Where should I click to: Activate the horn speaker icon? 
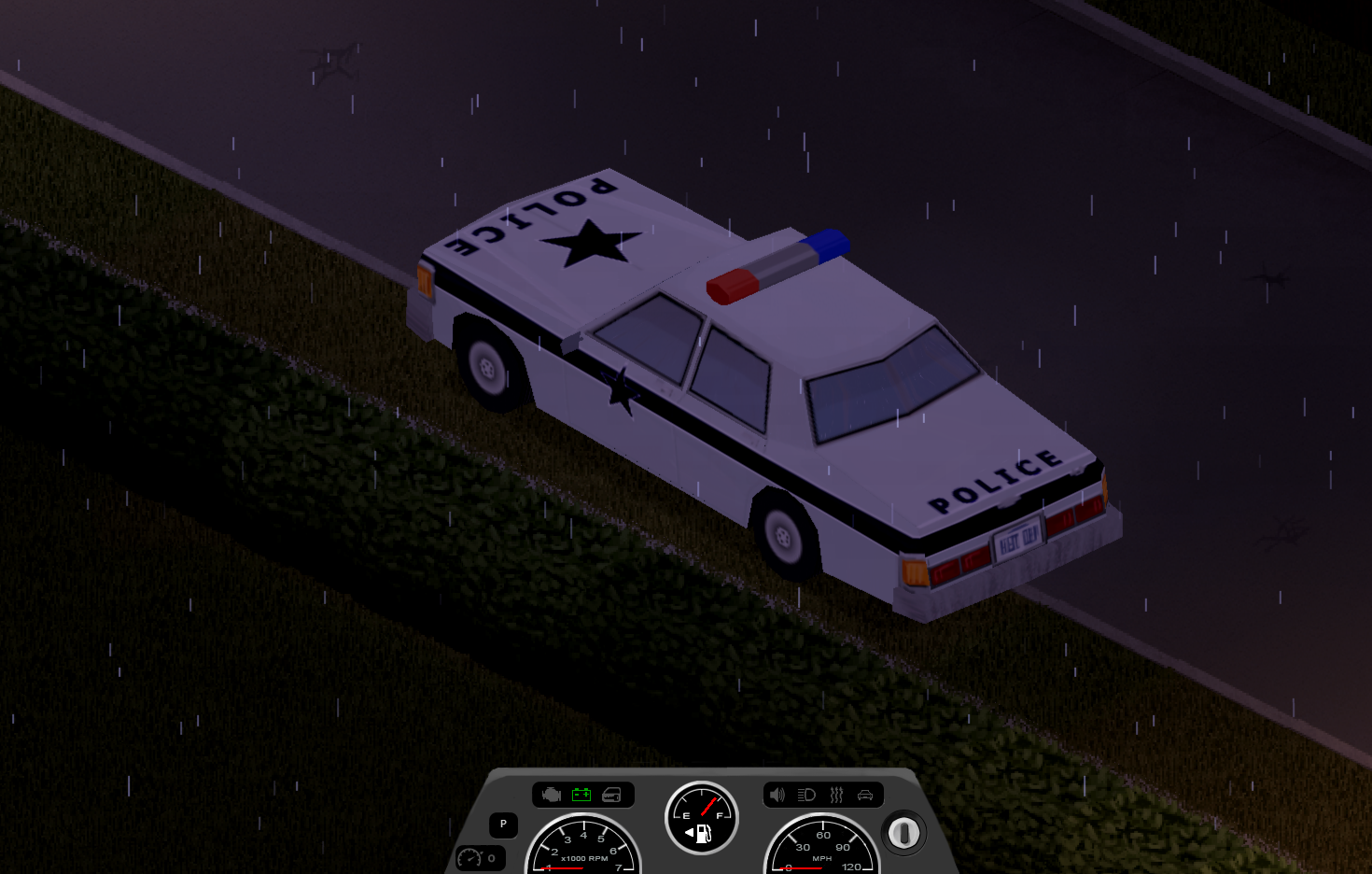[777, 795]
